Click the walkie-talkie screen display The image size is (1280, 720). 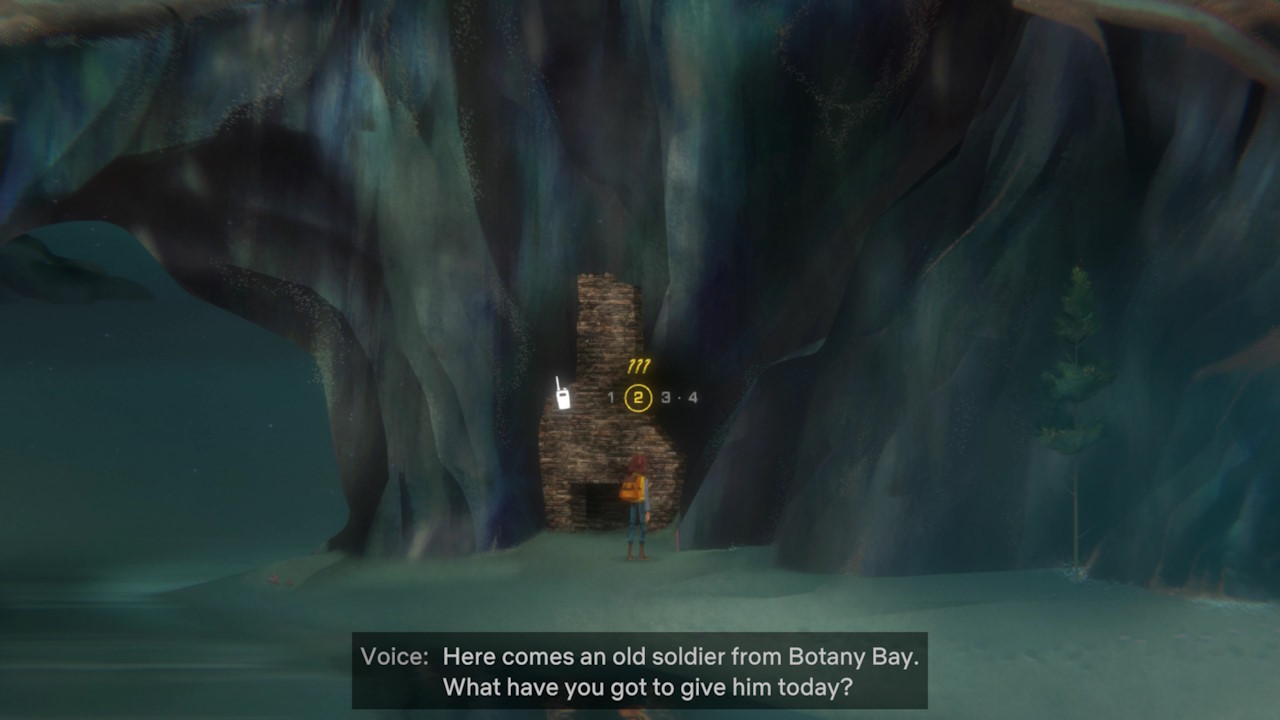click(563, 396)
